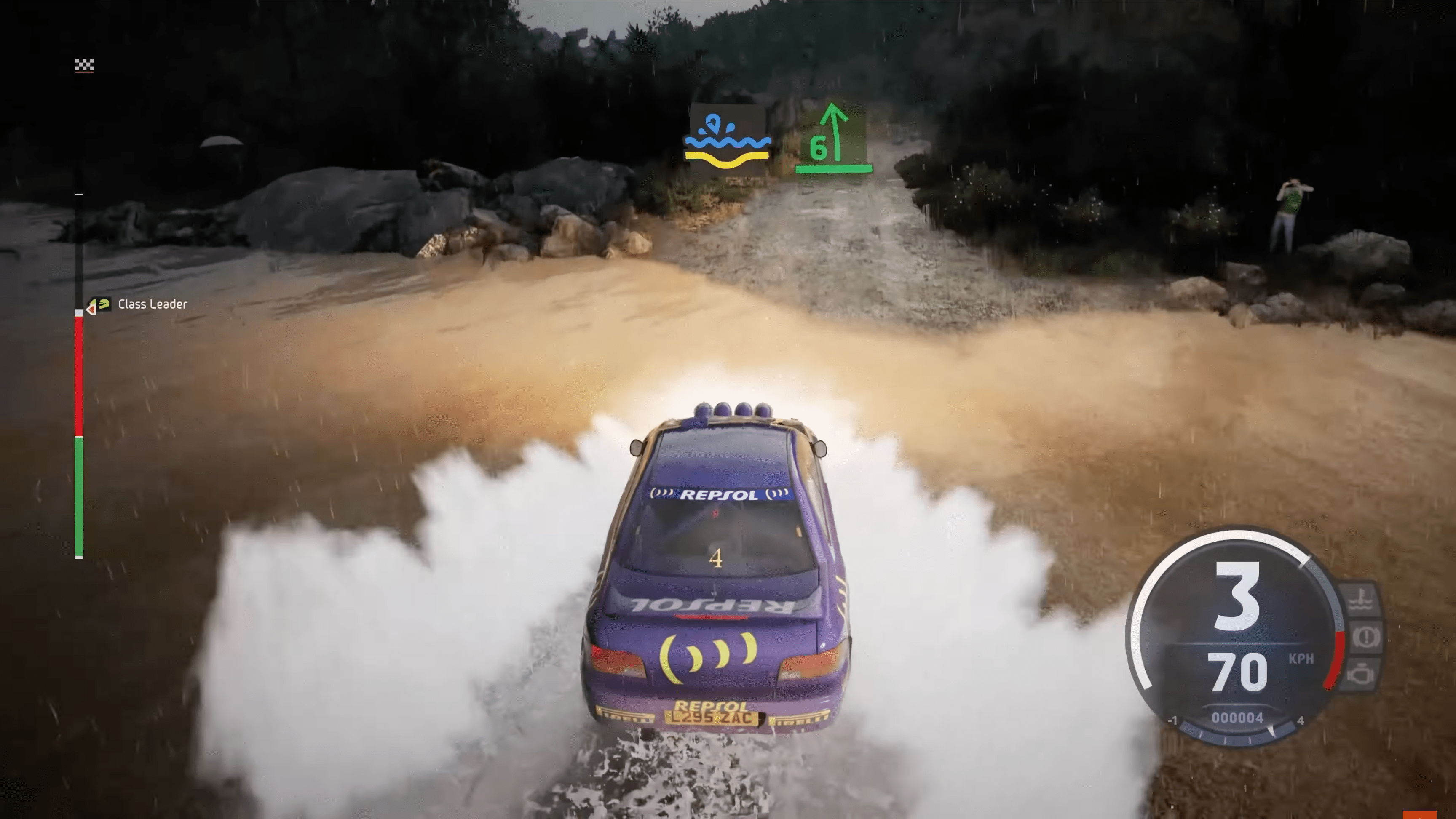1456x819 pixels.
Task: Click the water splash pace note icon
Action: (x=727, y=141)
